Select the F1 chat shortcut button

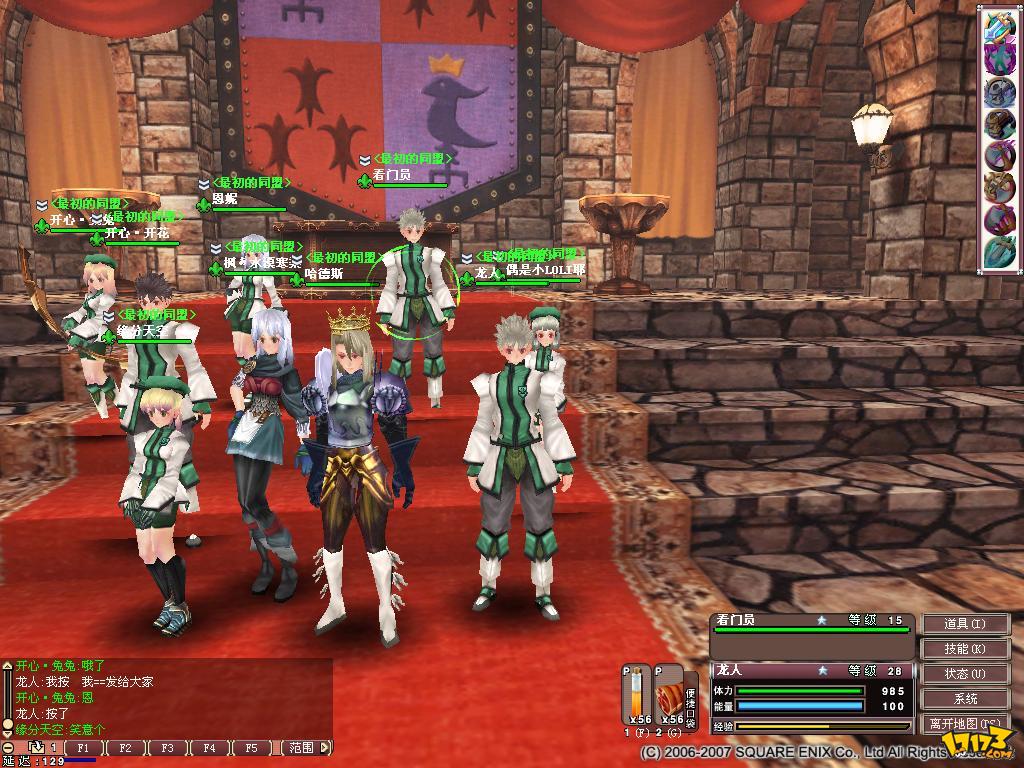(x=84, y=748)
